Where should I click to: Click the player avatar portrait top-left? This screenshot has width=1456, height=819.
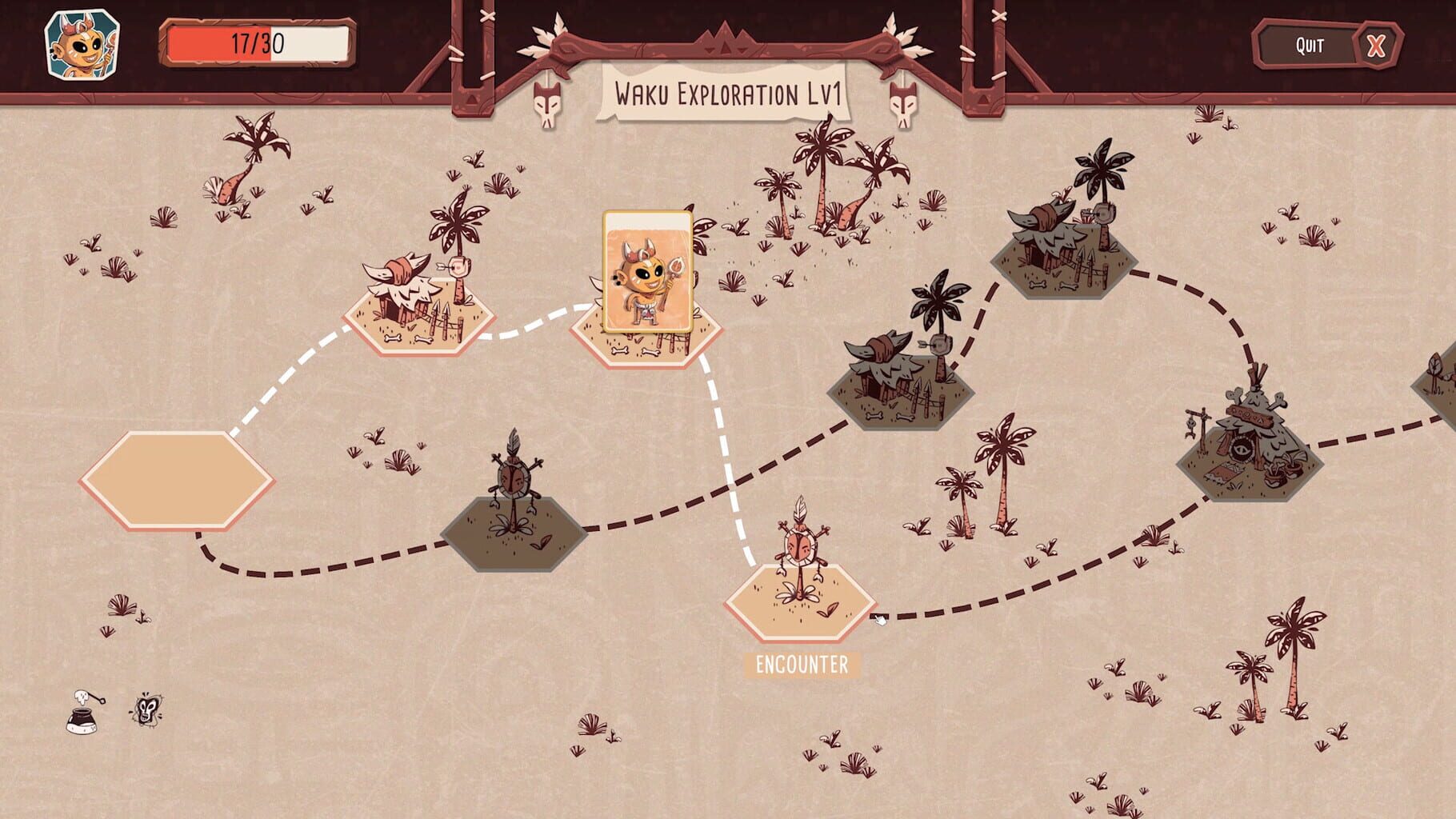[x=84, y=44]
